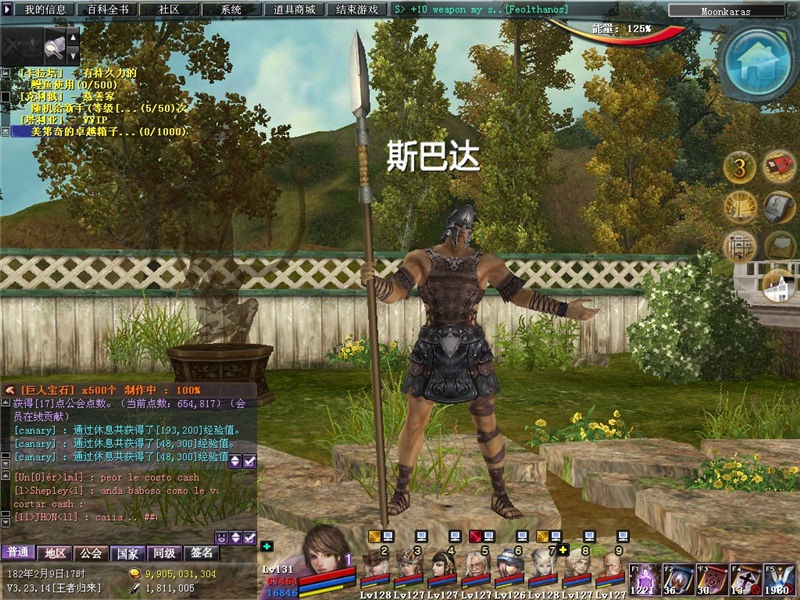Open the 我的信息 menu
The height and width of the screenshot is (600, 800).
point(44,9)
